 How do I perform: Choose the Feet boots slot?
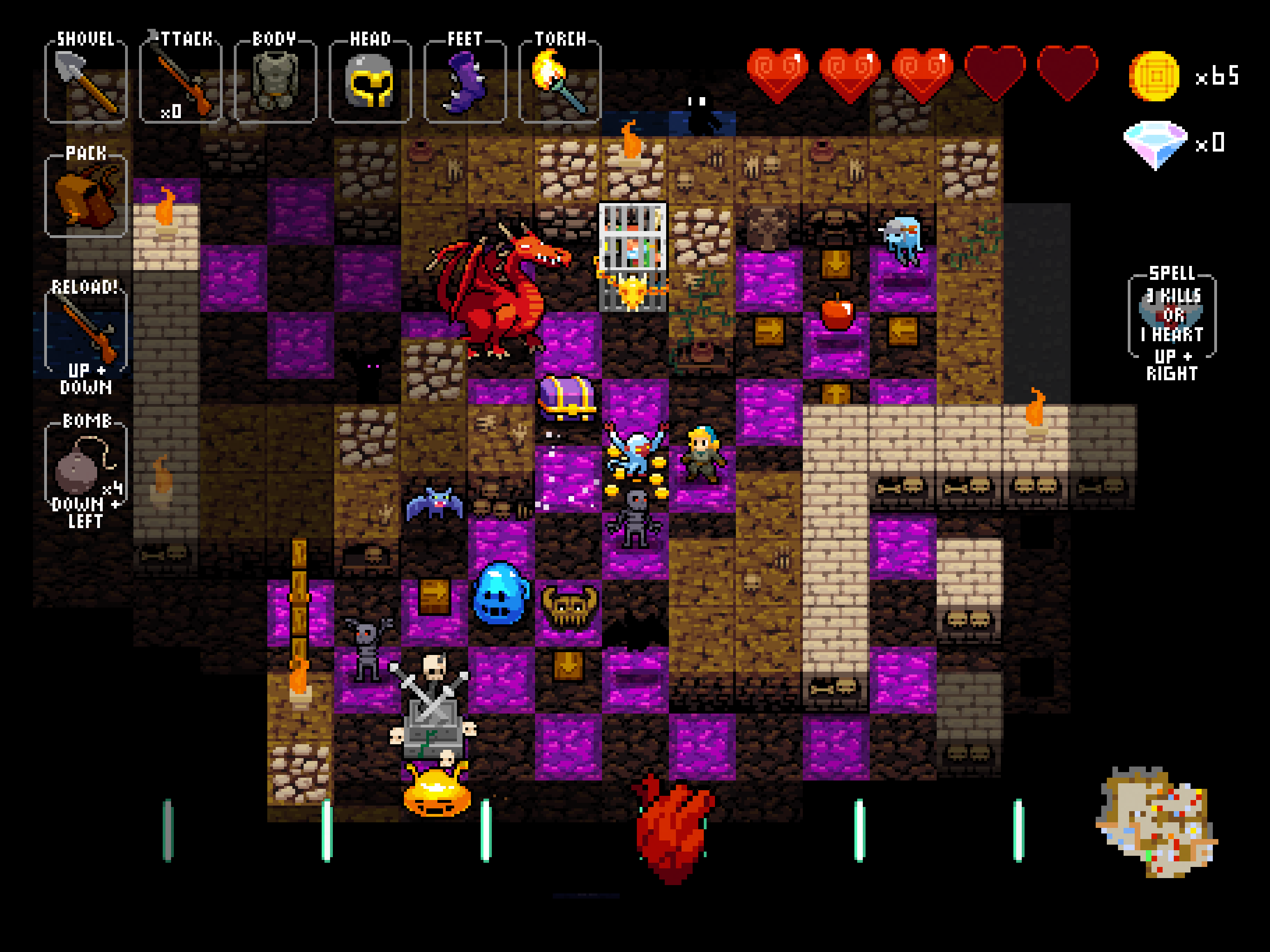point(464,82)
